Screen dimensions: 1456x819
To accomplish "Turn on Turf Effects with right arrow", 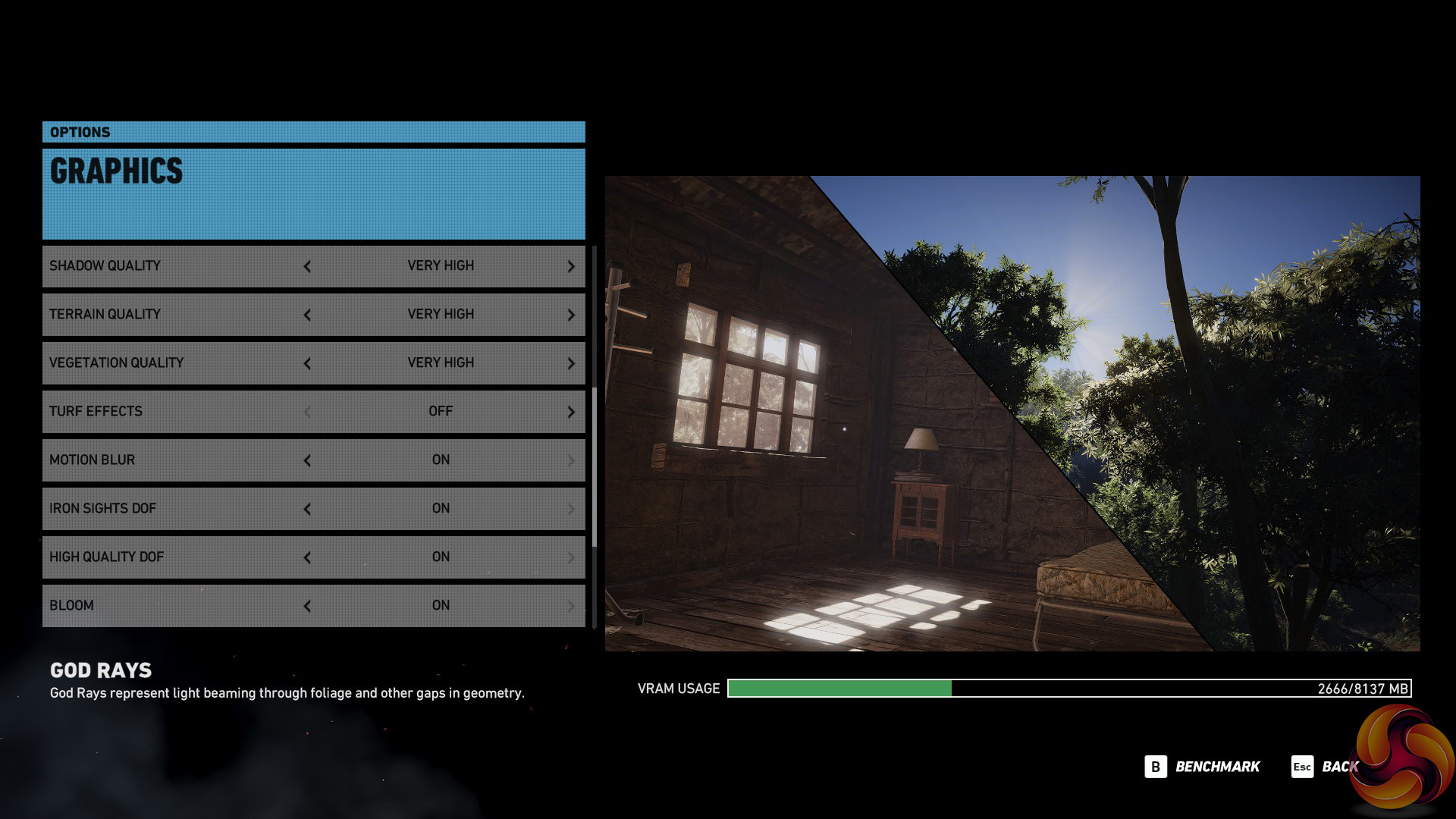I will (x=571, y=412).
